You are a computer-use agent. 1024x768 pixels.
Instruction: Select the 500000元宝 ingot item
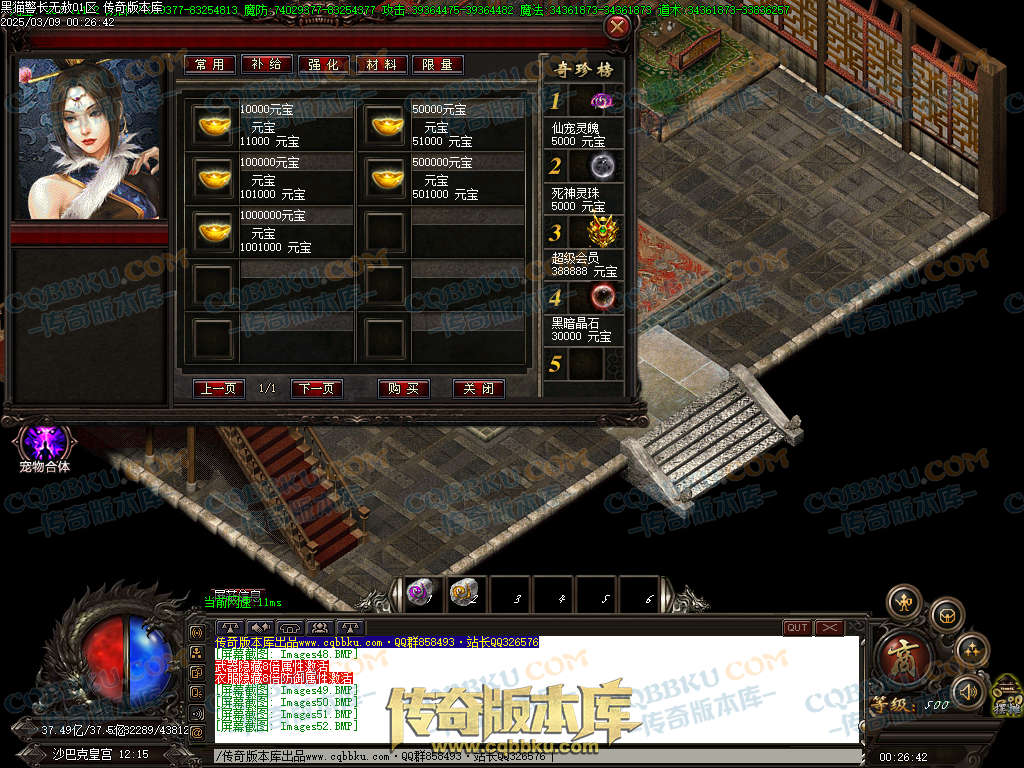tap(385, 178)
